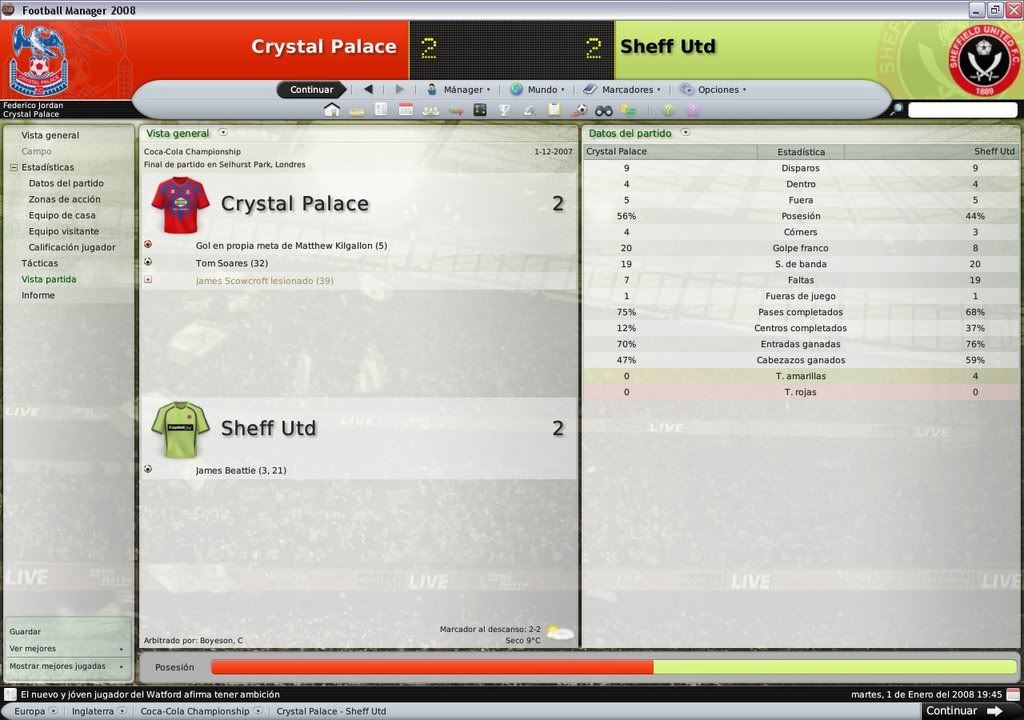Show Zonas de acción
This screenshot has height=720, width=1024.
click(x=64, y=199)
